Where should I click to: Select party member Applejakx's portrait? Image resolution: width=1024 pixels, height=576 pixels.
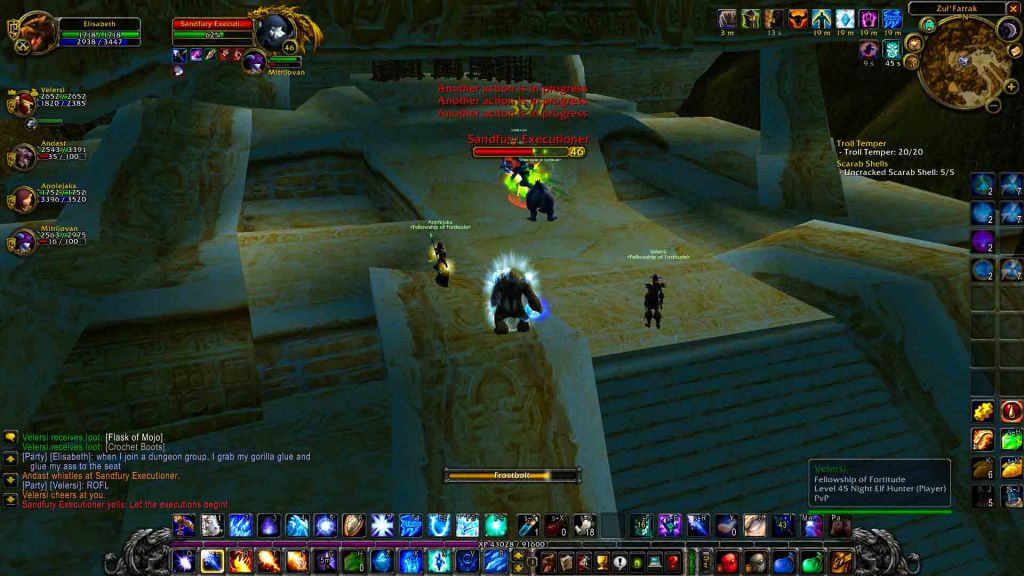(x=22, y=197)
